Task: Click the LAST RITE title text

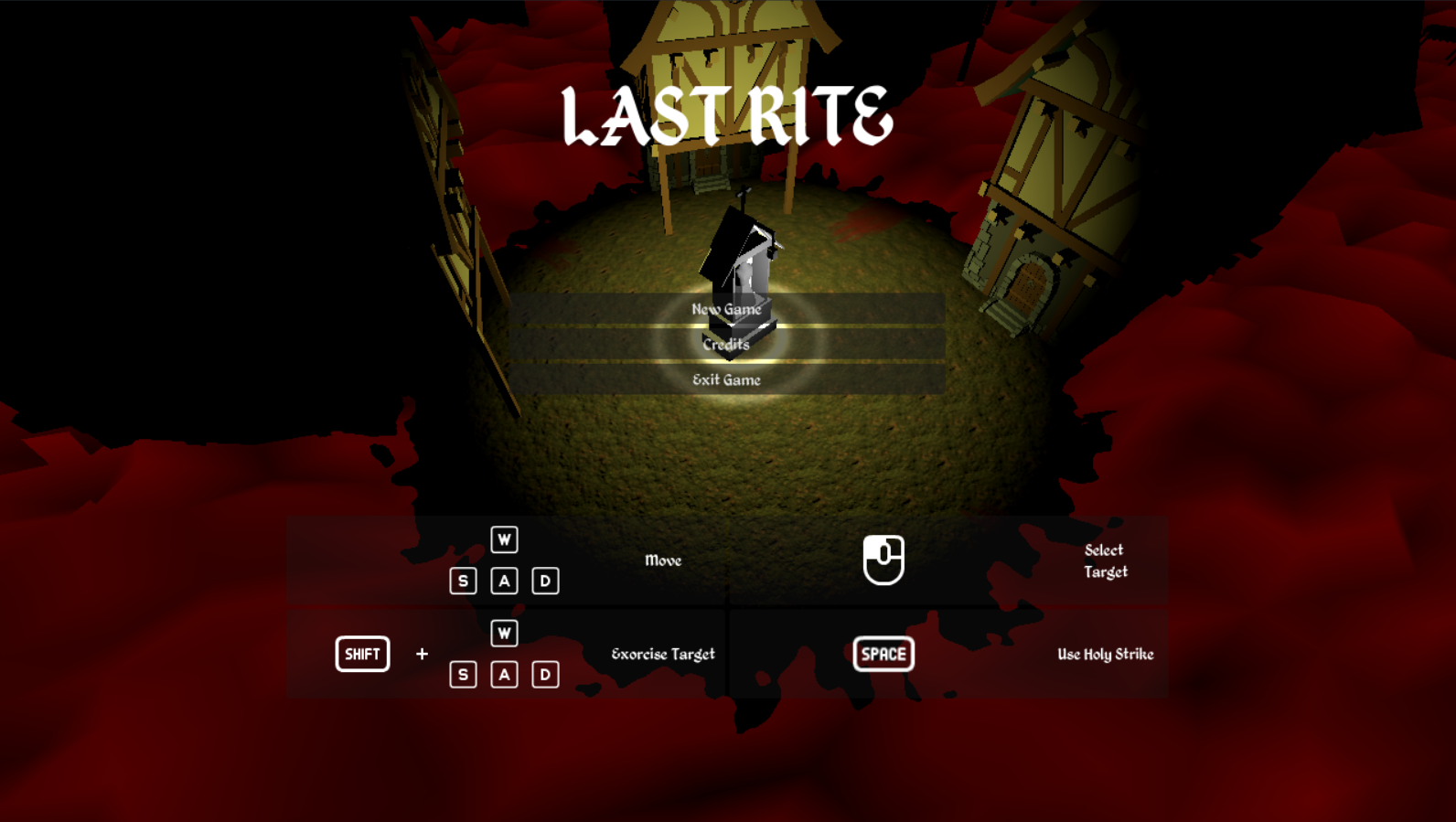Action: point(726,114)
